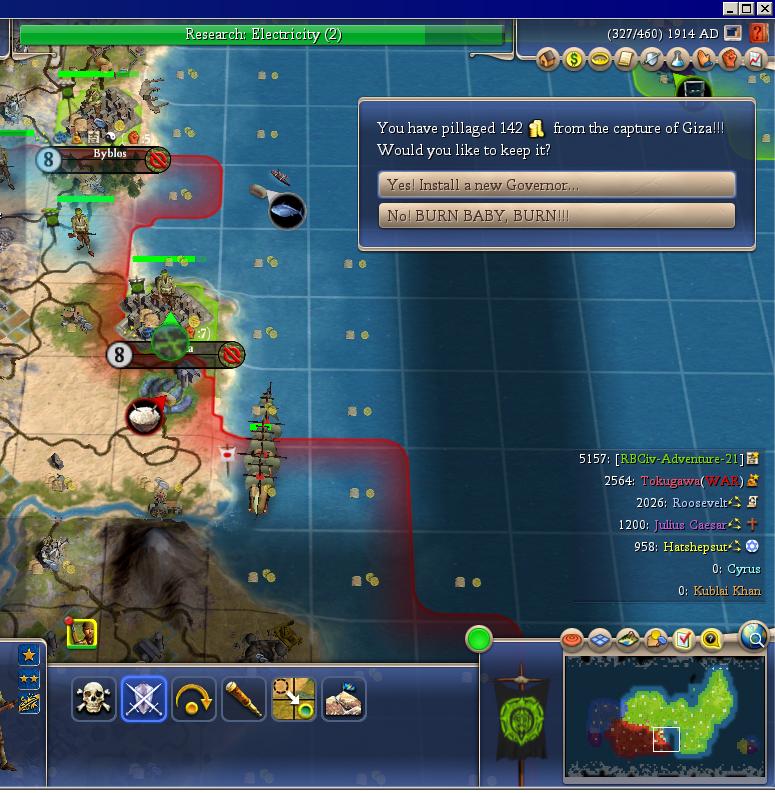Image resolution: width=775 pixels, height=793 pixels.
Task: Show the info screen graph icon
Action: coord(756,60)
